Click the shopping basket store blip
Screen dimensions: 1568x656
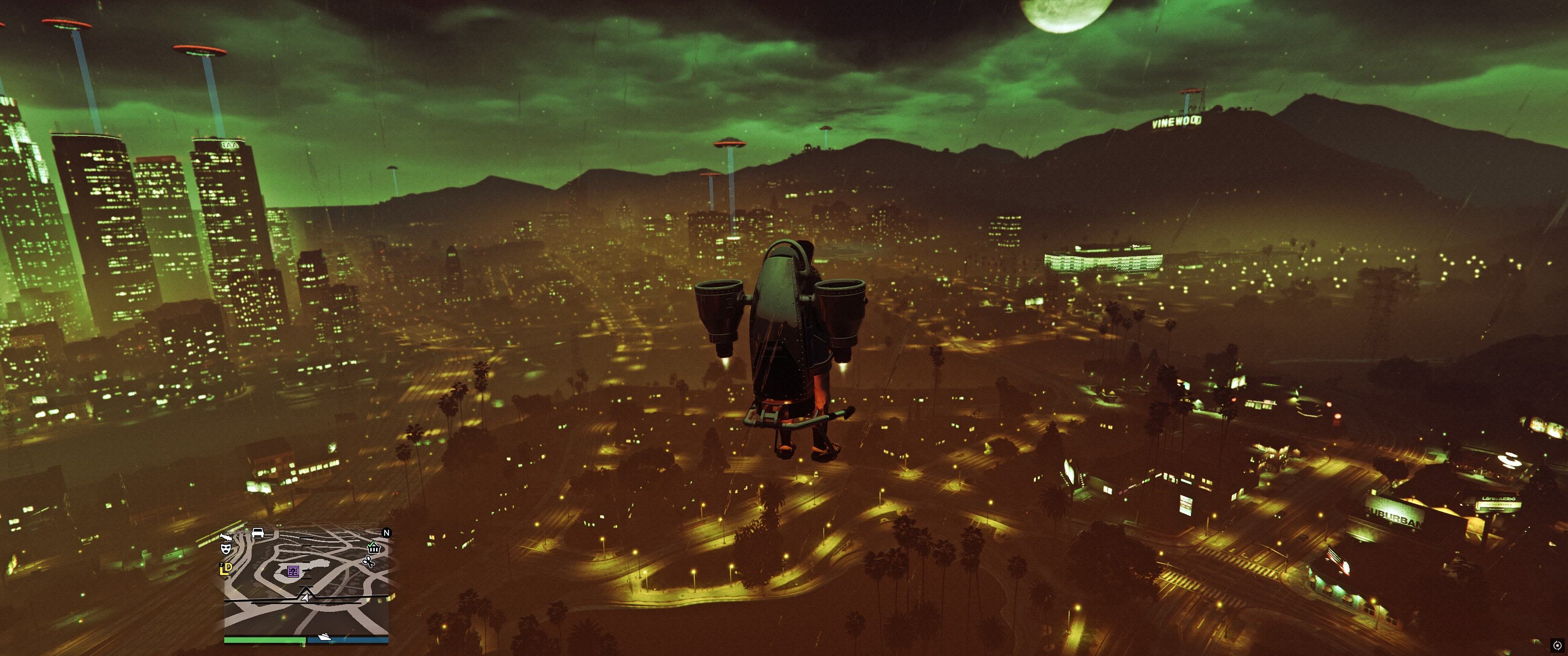pyautogui.click(x=374, y=549)
